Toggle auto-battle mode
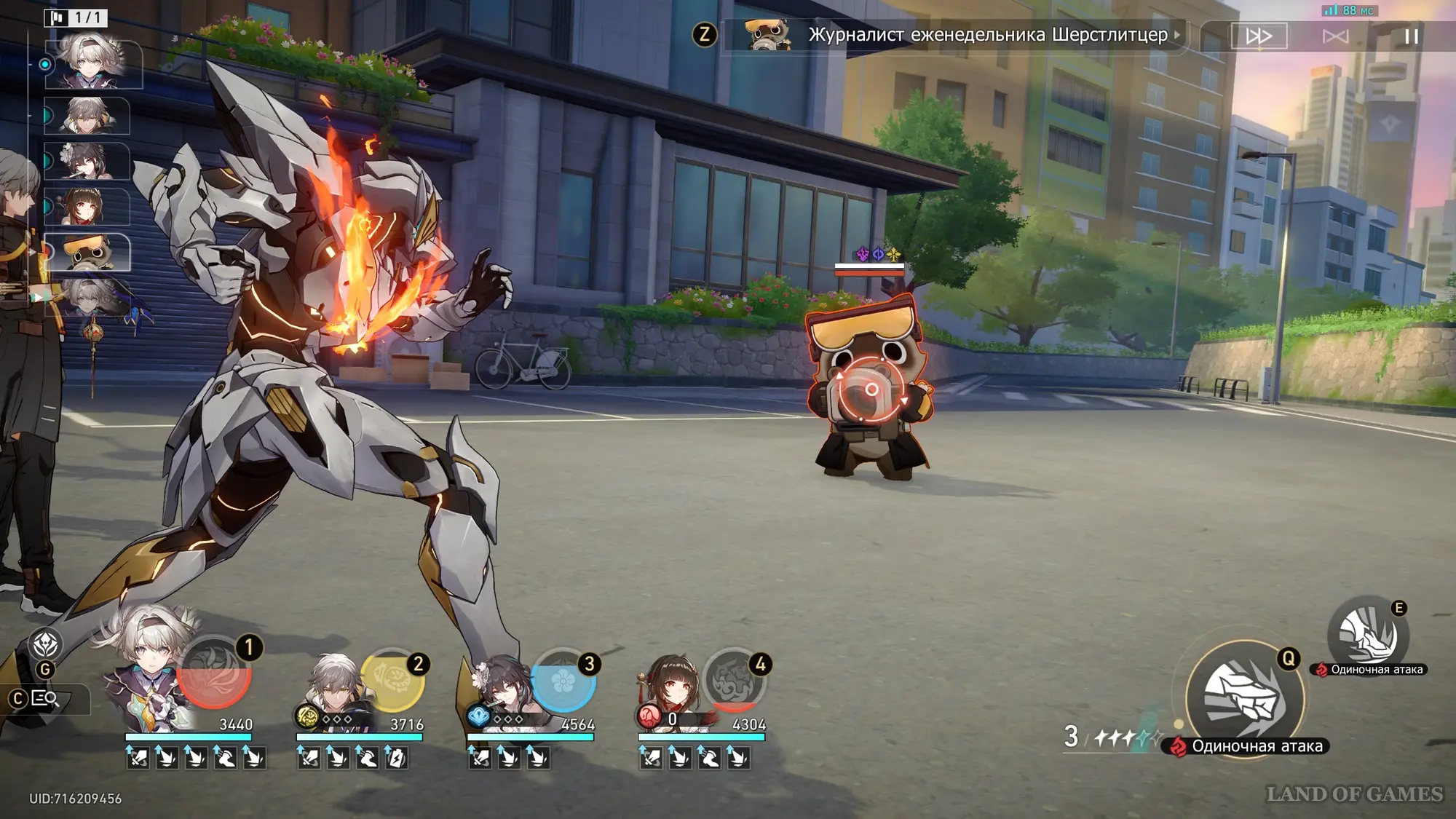 click(1335, 36)
